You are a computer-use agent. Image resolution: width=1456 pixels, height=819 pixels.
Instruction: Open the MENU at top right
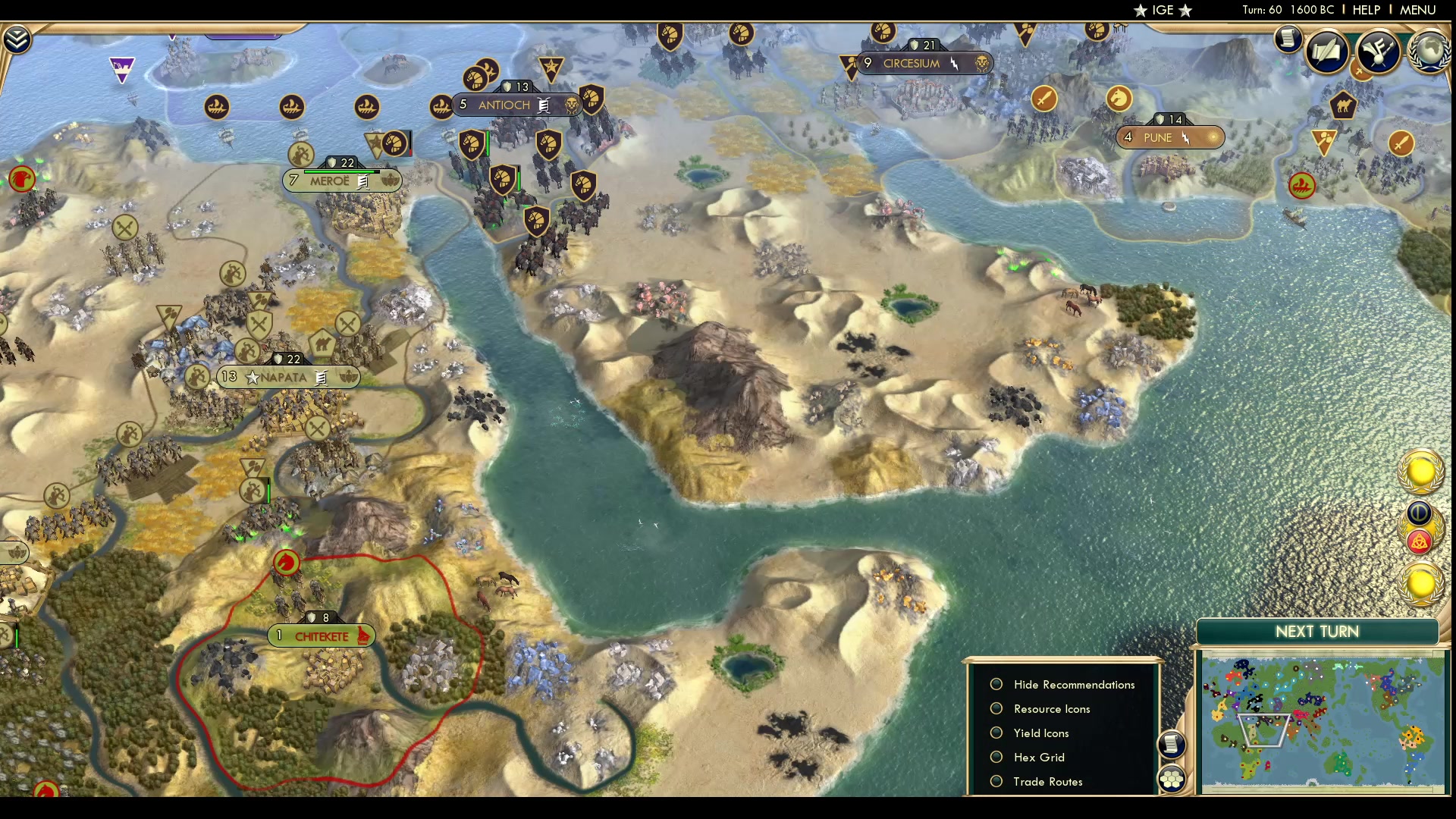click(x=1417, y=10)
